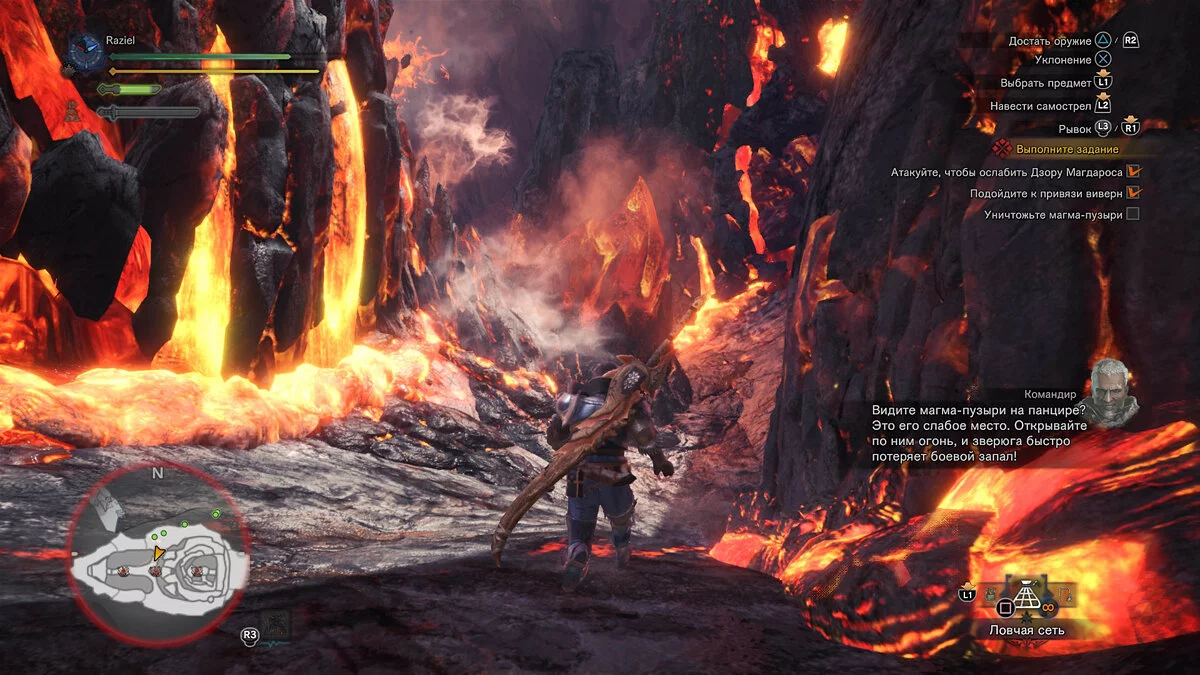Select the Commander portrait in the dialogue
The height and width of the screenshot is (675, 1200).
1112,391
